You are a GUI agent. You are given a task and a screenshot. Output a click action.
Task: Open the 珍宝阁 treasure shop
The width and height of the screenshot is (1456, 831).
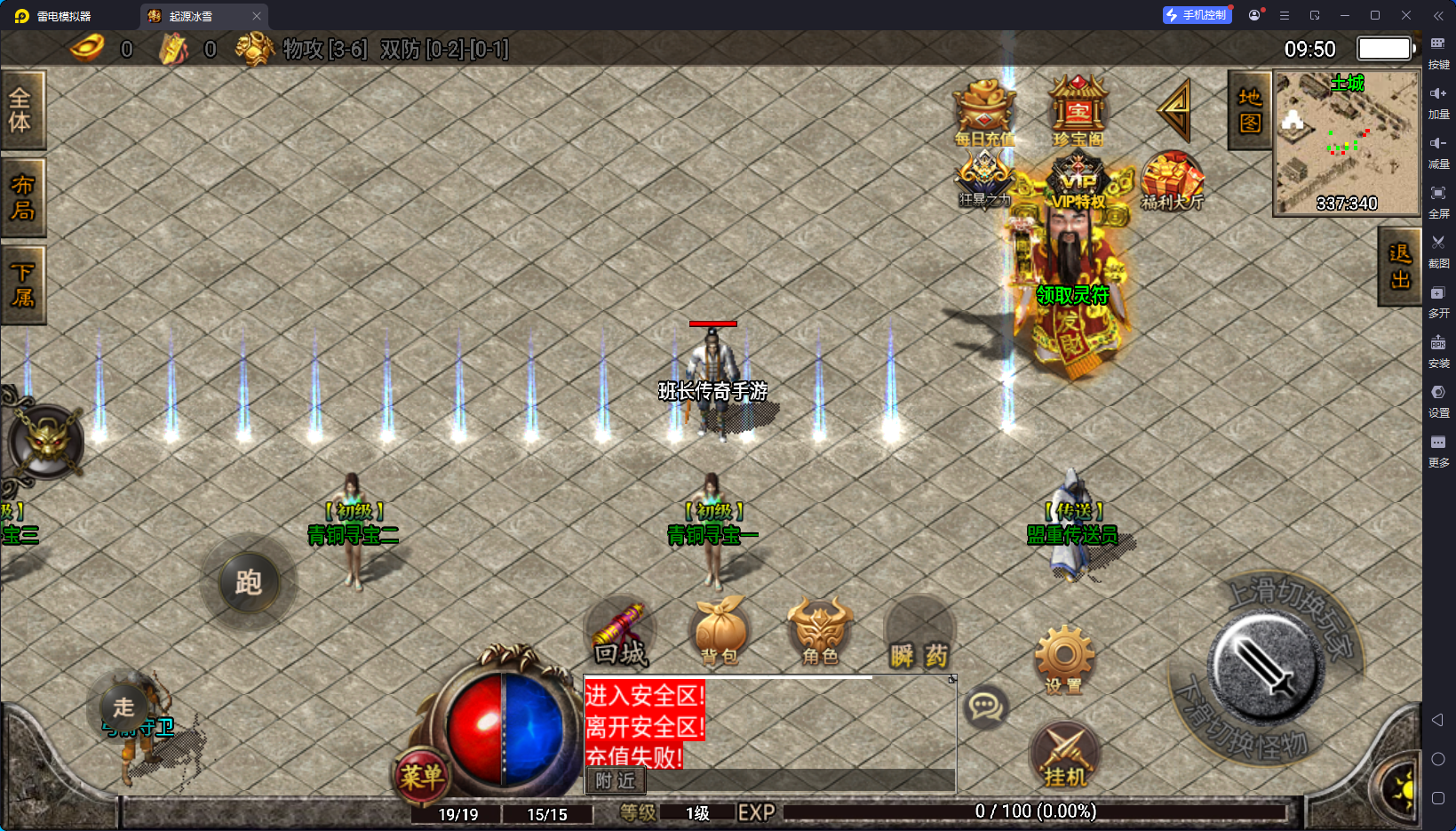(1078, 111)
